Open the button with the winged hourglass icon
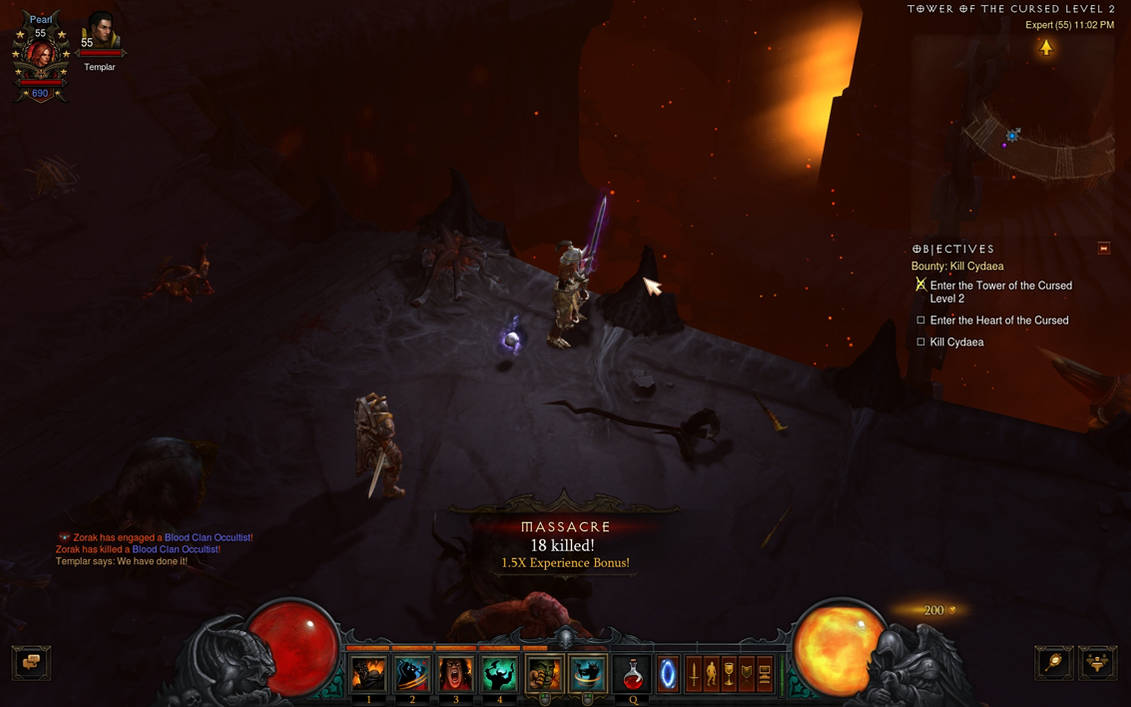1131x707 pixels. pyautogui.click(x=1097, y=662)
